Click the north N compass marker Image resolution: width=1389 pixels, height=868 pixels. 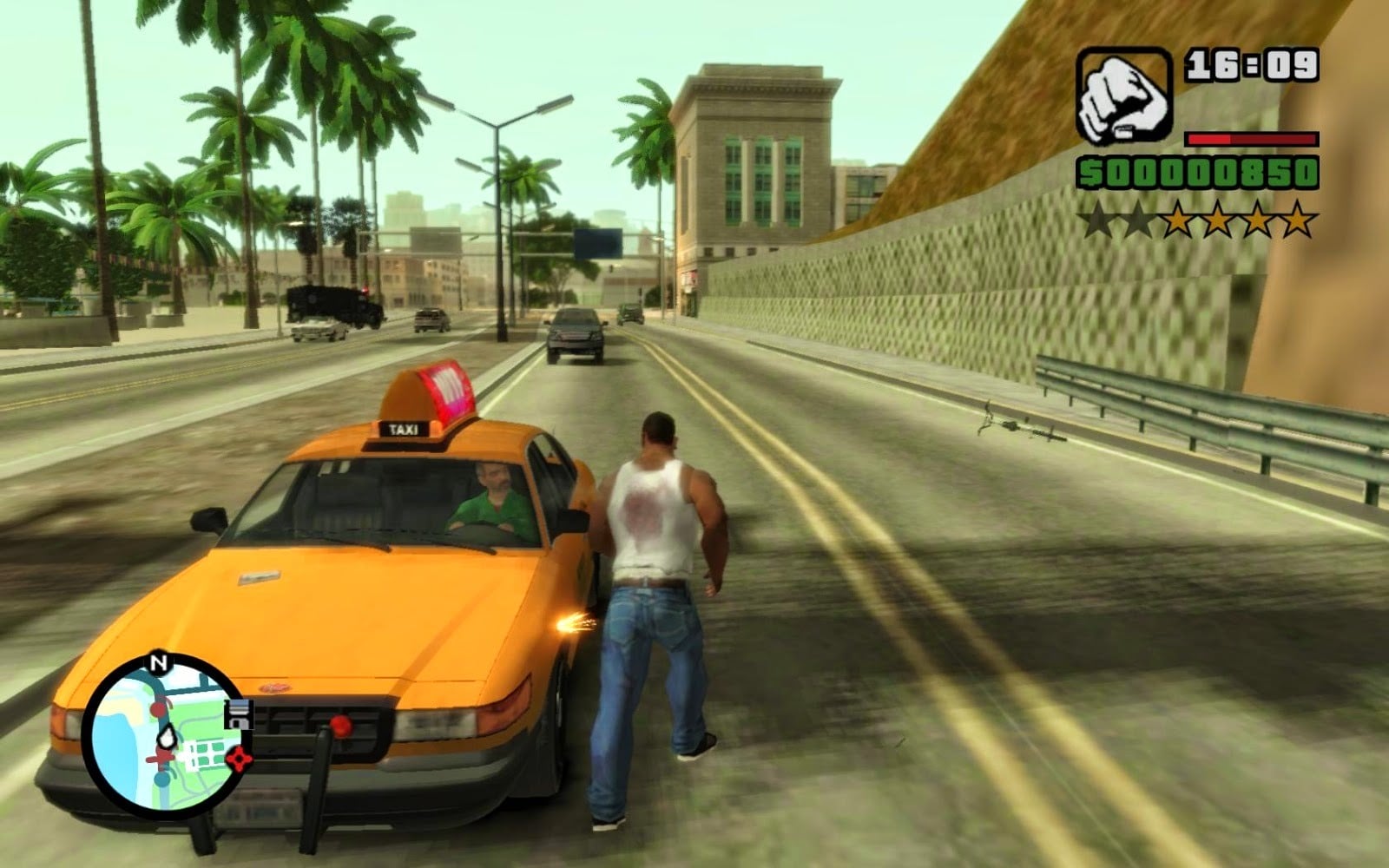tap(157, 664)
